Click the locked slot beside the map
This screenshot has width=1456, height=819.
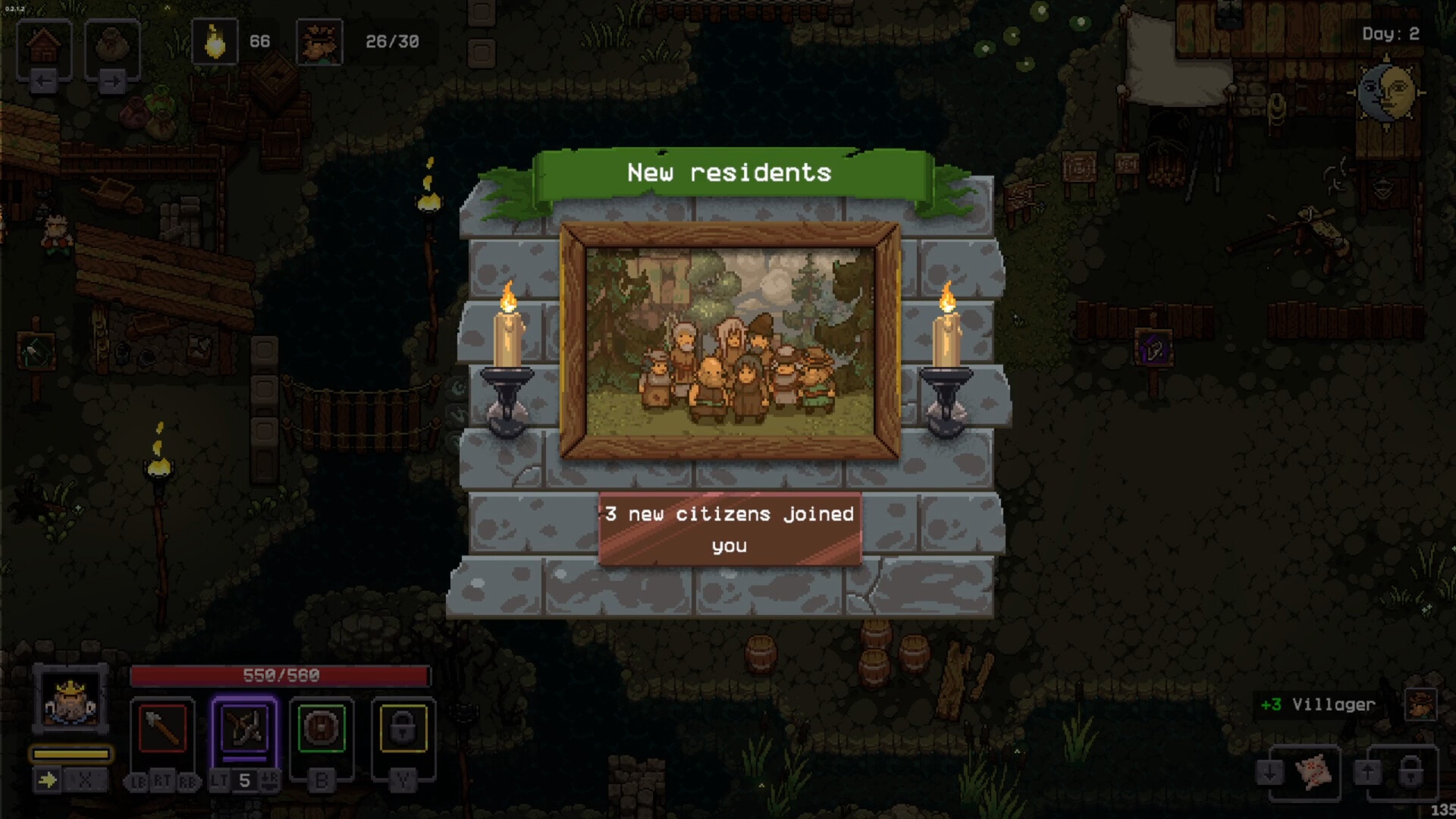coord(1410,772)
